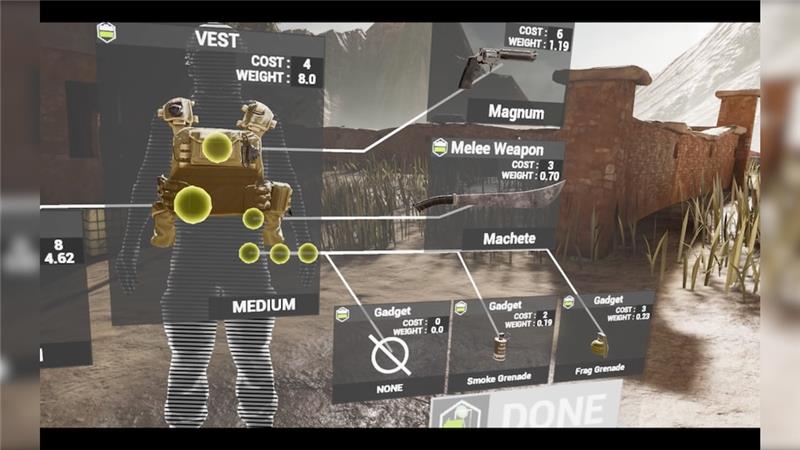Choose the Frag Grenade gadget card
This screenshot has height=450, width=800.
point(604,337)
